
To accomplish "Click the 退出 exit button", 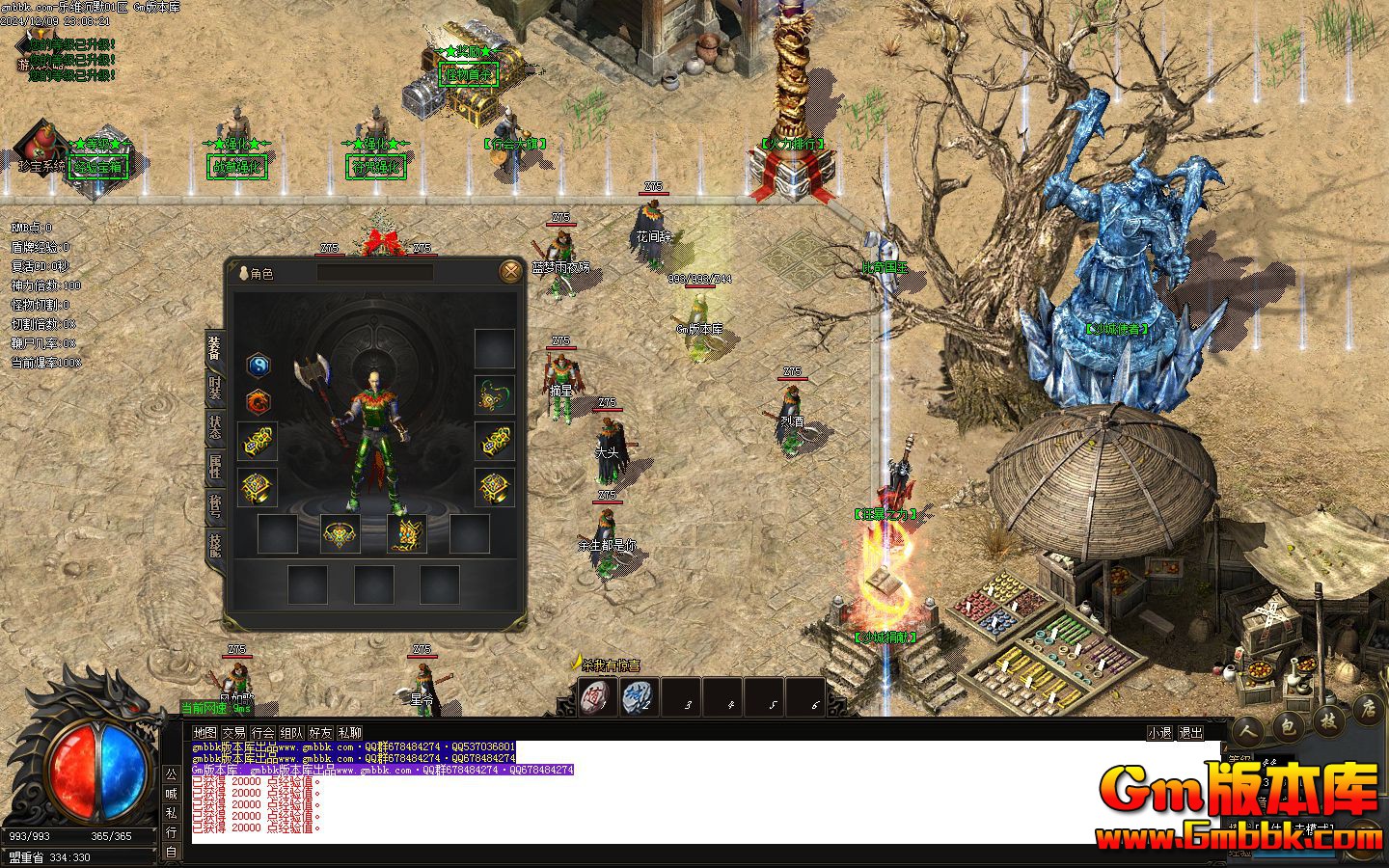I will point(1191,733).
